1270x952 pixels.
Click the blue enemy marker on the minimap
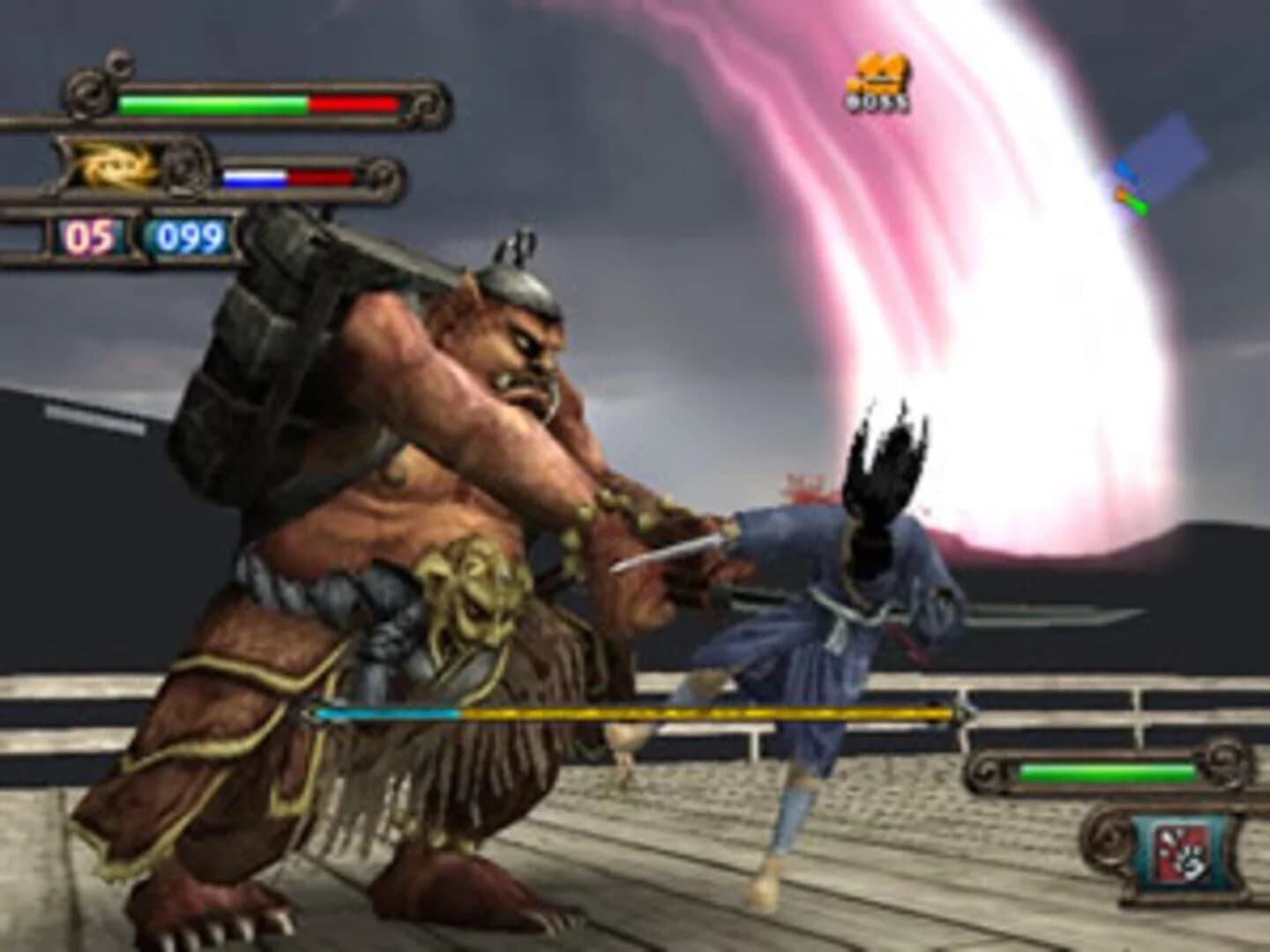point(1126,167)
